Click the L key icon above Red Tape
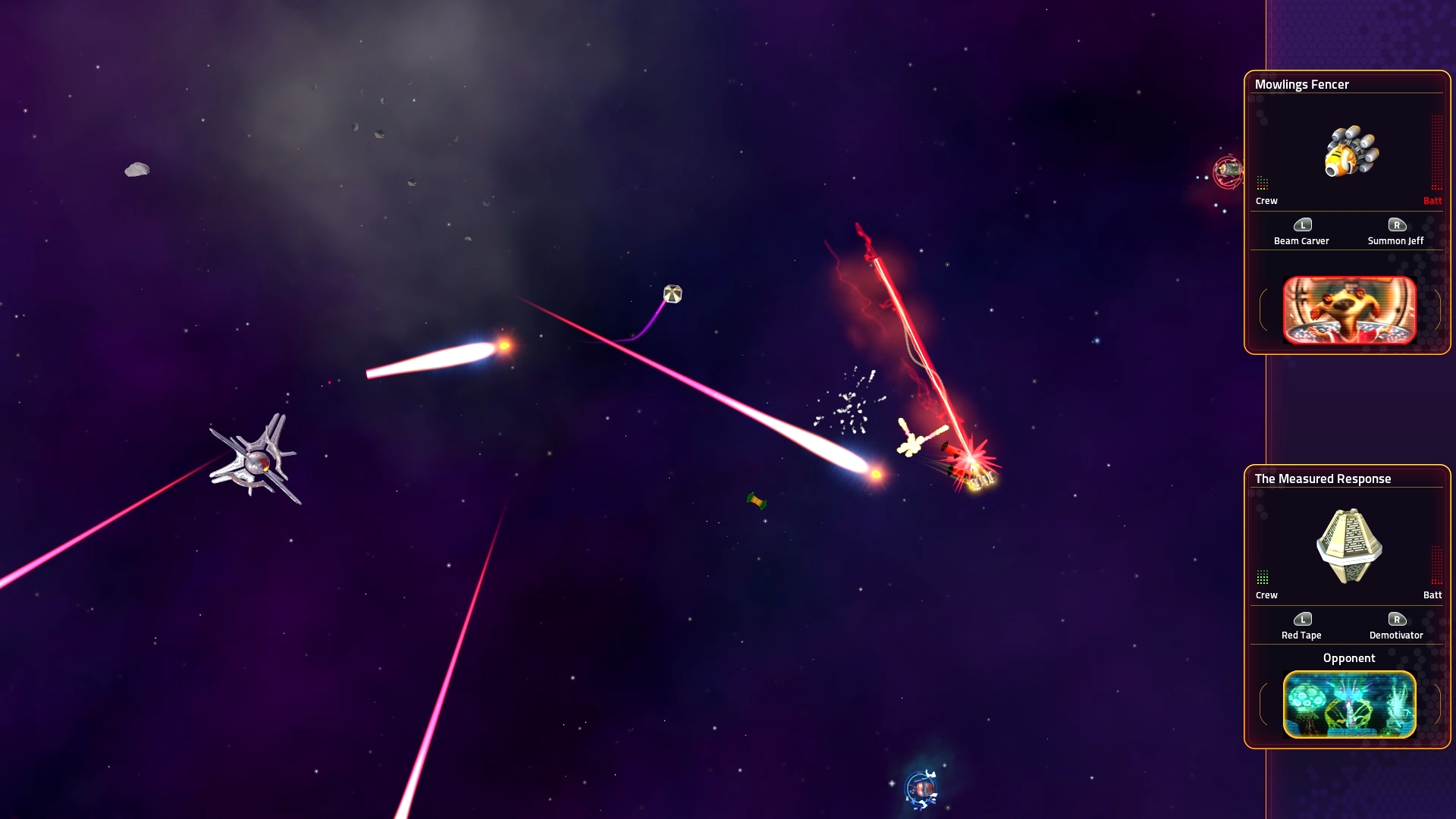This screenshot has width=1456, height=819. [x=1302, y=619]
